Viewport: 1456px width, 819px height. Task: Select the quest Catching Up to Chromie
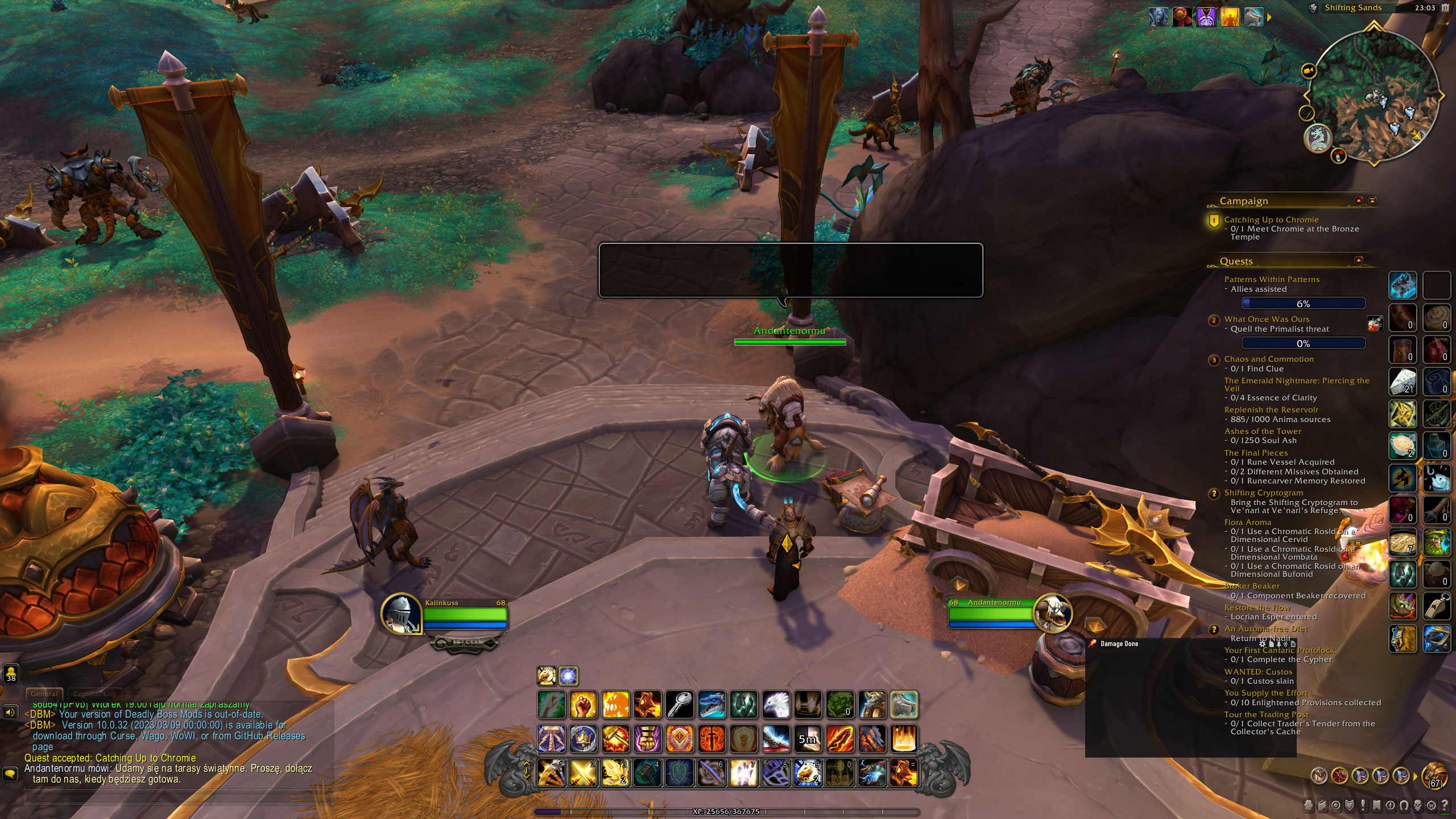(x=1272, y=220)
